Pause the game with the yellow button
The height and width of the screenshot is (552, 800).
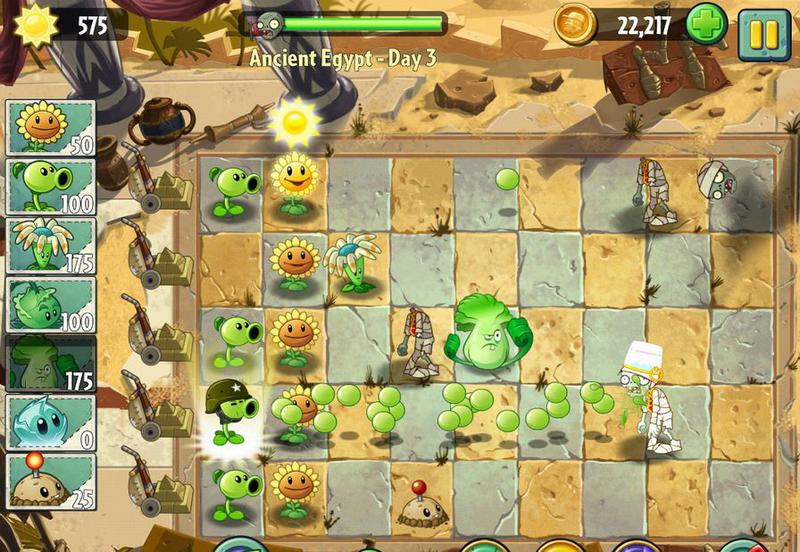click(764, 33)
